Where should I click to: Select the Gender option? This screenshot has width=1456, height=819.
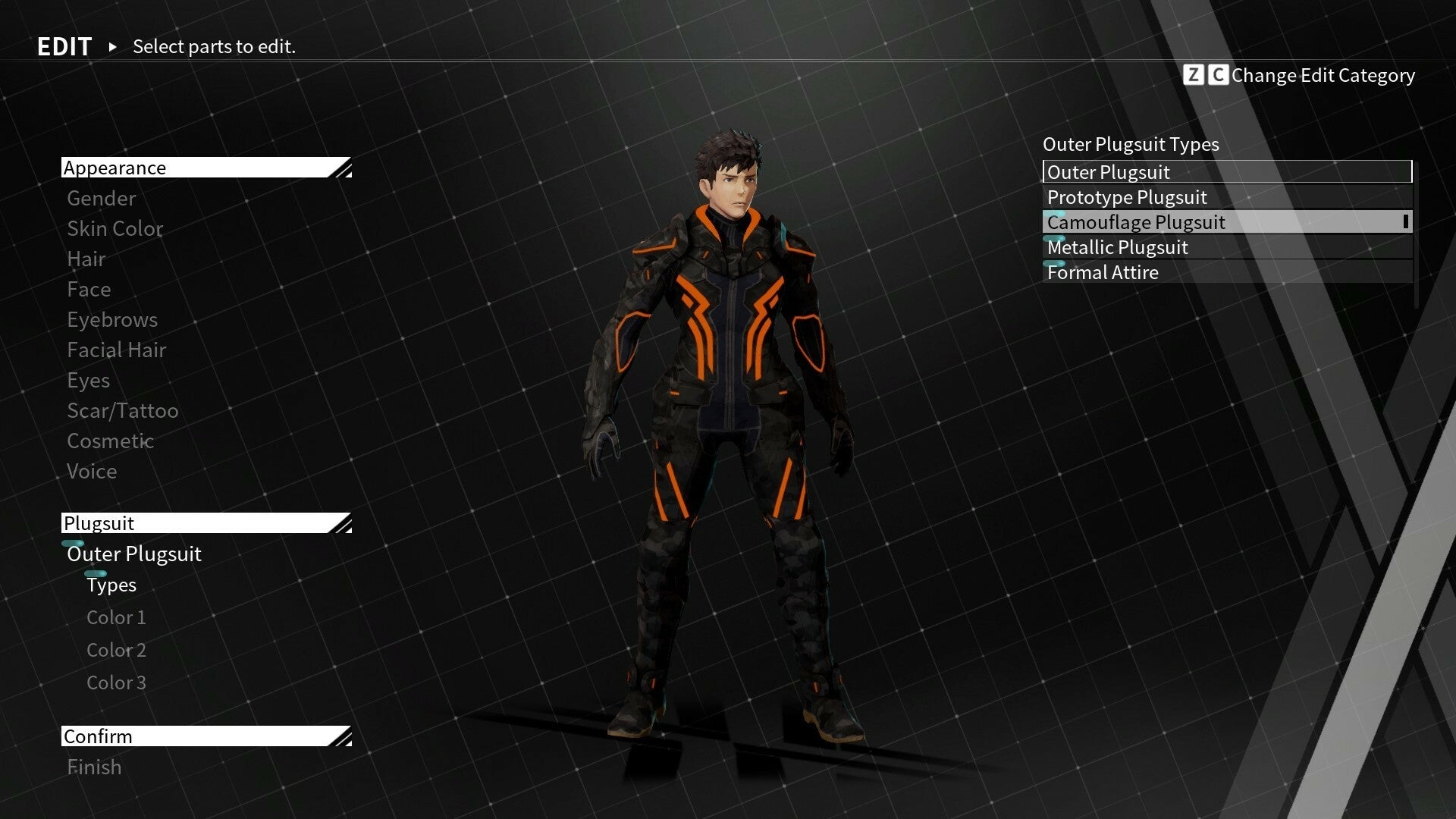click(101, 199)
